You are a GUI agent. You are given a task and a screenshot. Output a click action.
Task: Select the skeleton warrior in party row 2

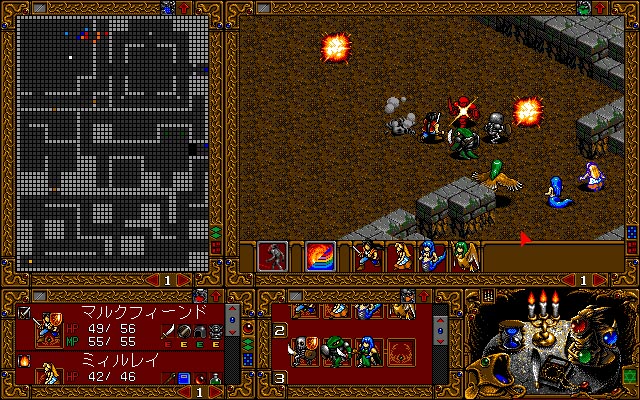point(303,349)
